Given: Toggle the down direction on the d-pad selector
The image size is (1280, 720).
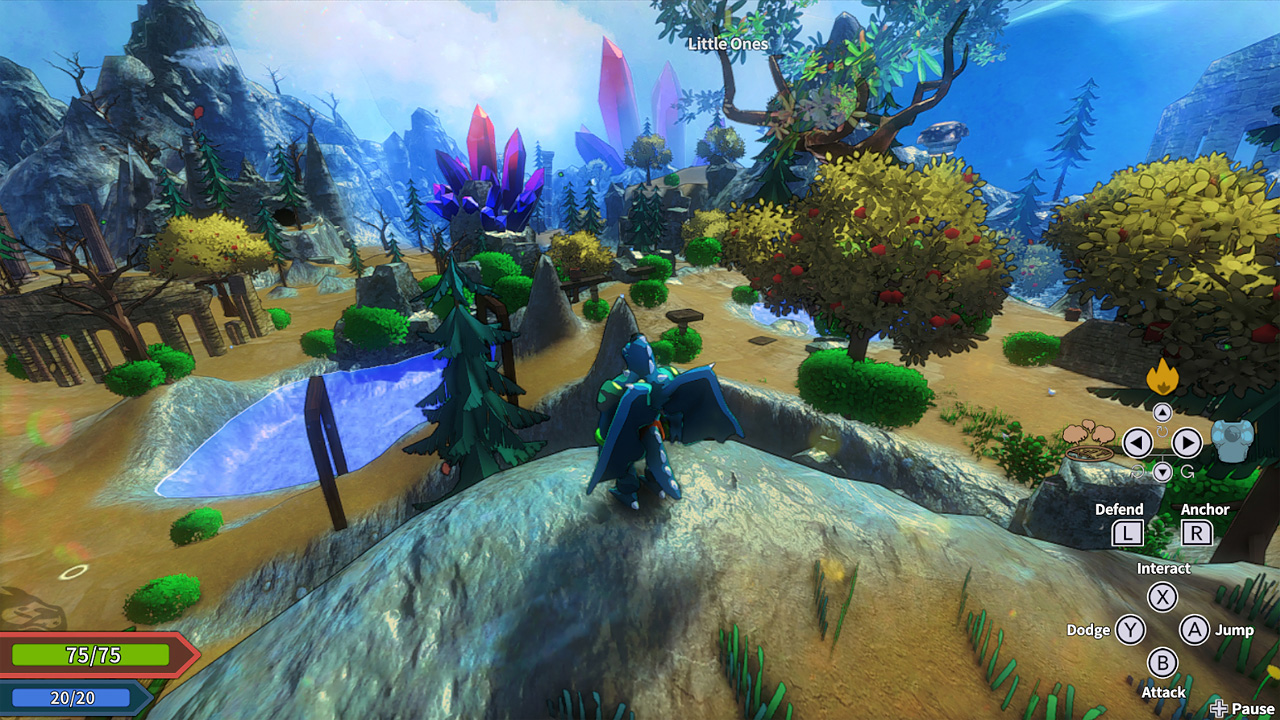Looking at the screenshot, I should (x=1163, y=472).
